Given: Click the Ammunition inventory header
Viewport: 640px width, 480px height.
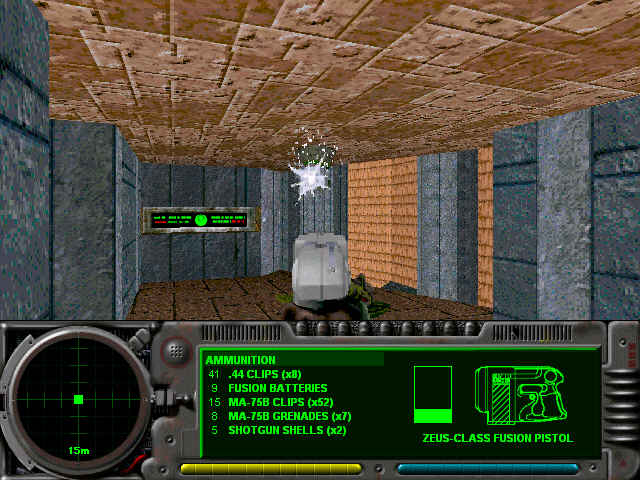Looking at the screenshot, I should click(241, 360).
